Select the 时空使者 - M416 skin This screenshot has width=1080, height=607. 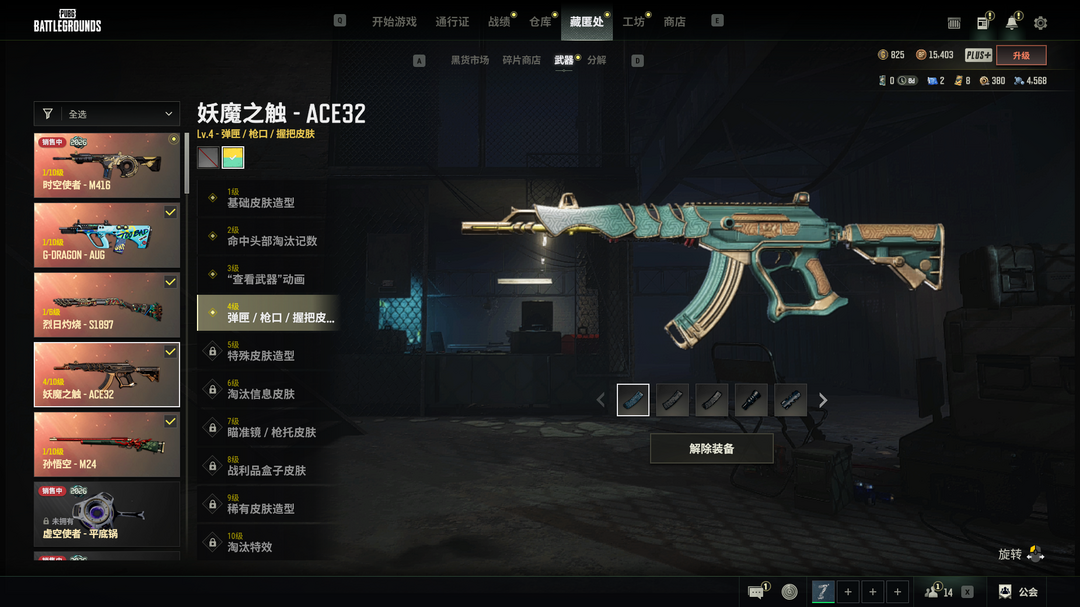[107, 166]
